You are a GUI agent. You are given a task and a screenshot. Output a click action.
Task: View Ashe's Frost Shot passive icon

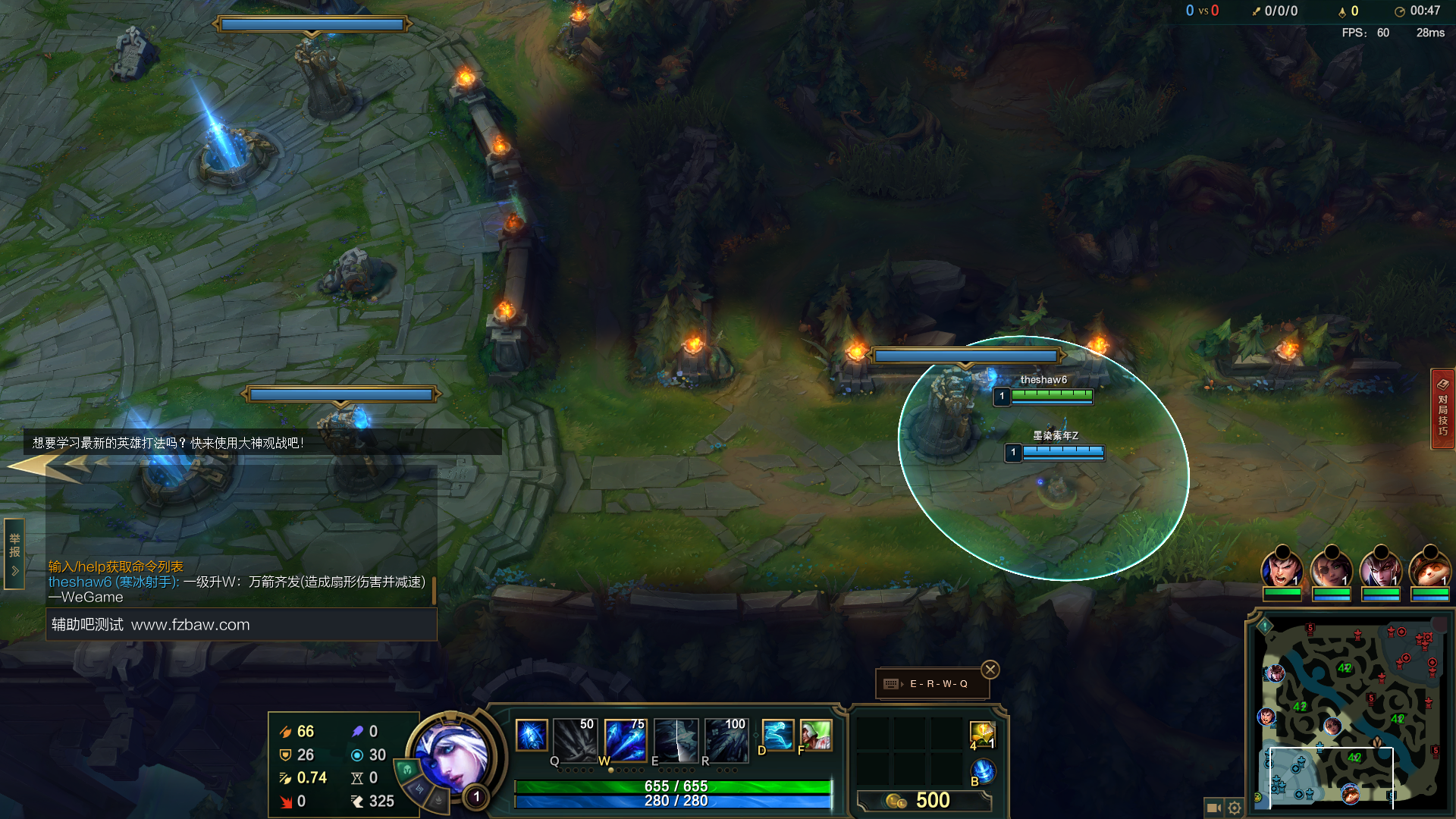532,736
